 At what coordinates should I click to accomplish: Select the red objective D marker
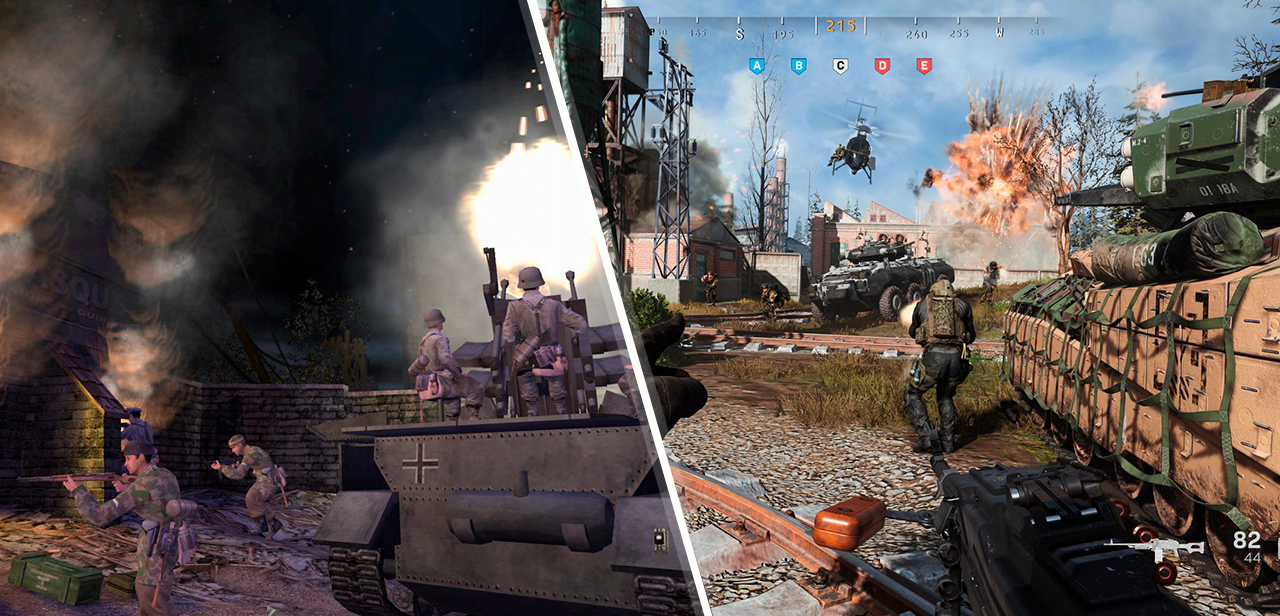click(882, 66)
